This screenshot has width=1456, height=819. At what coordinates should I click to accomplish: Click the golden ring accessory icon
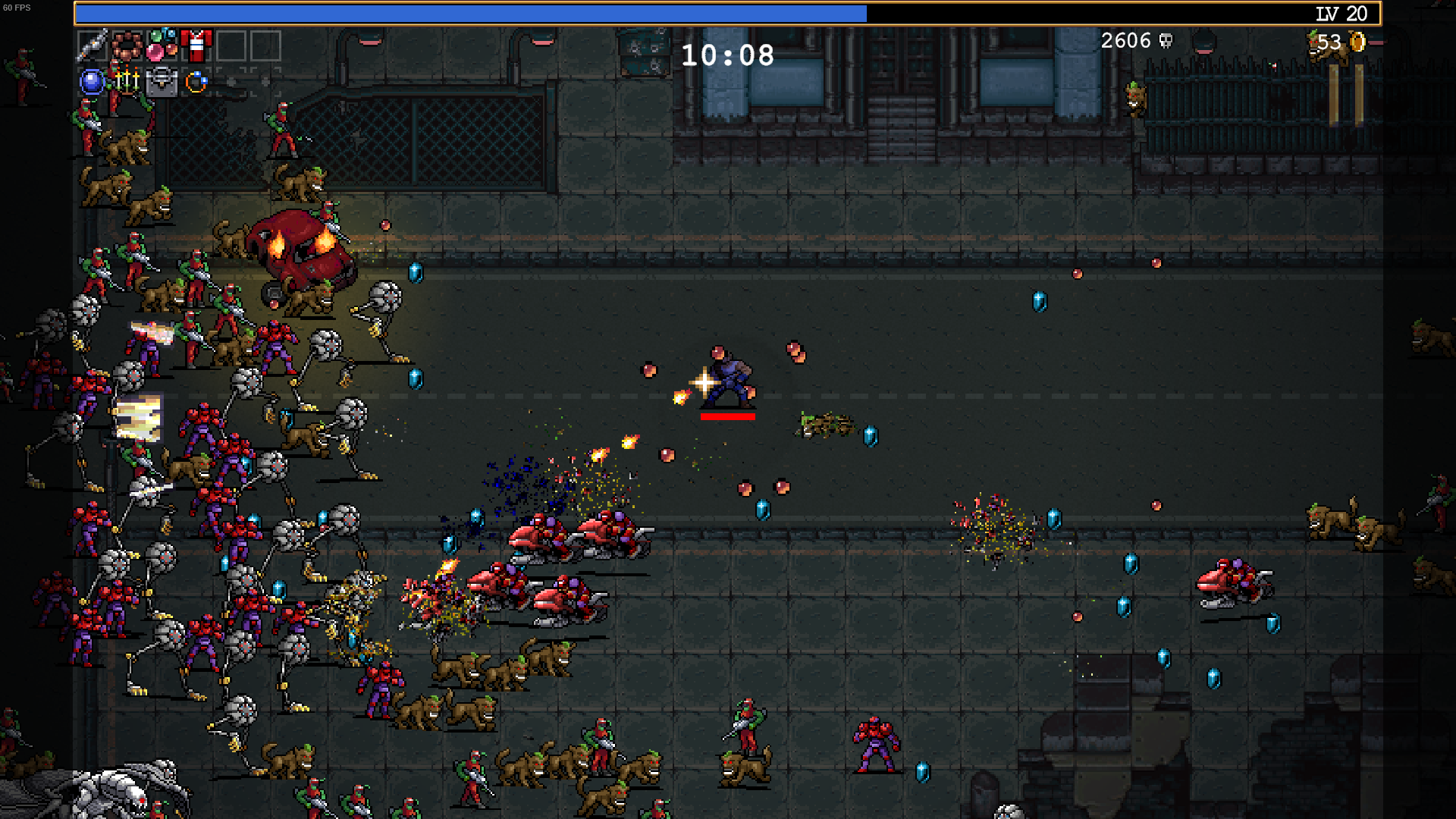pos(196,82)
